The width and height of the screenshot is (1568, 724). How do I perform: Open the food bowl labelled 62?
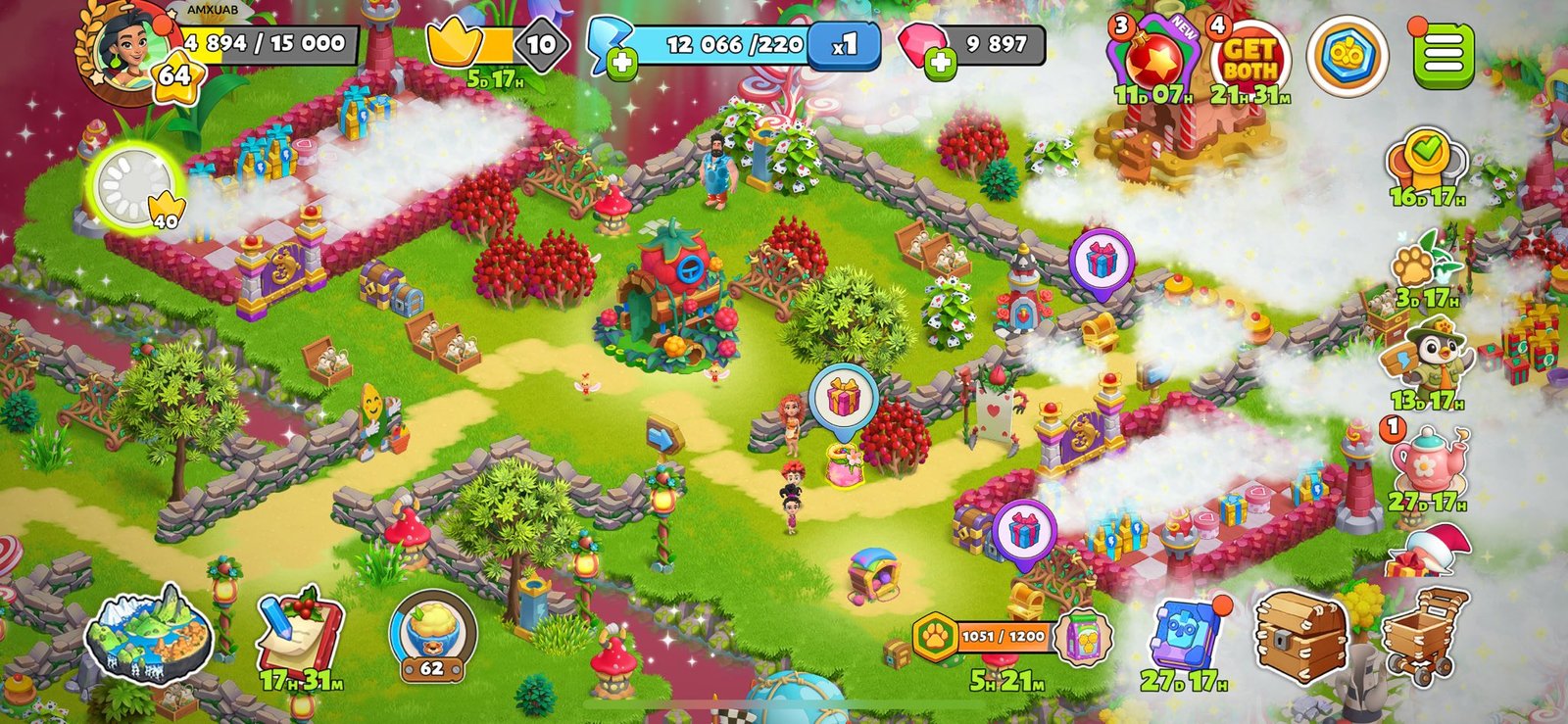pos(432,635)
